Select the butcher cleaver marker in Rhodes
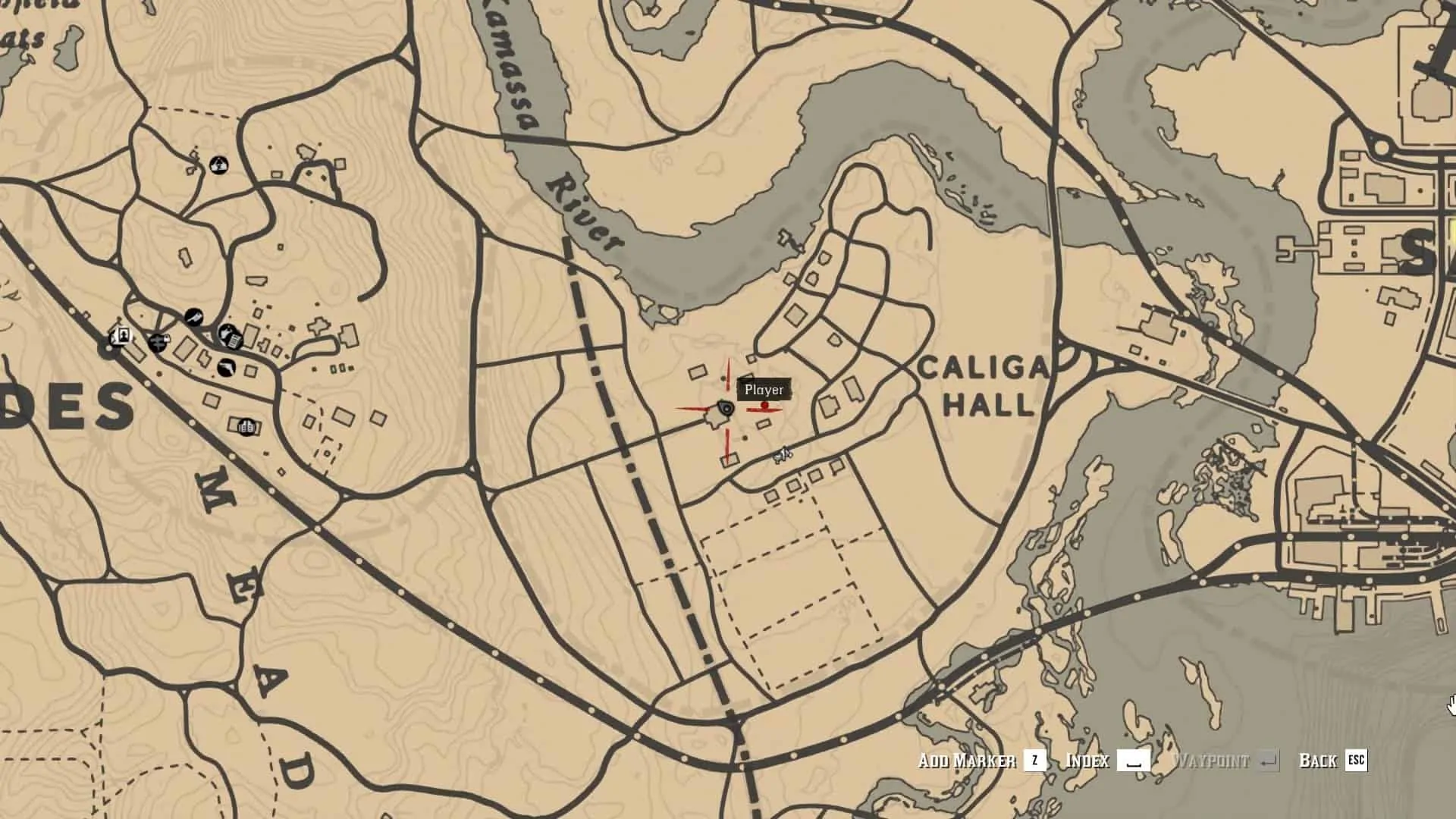This screenshot has width=1456, height=819. [194, 316]
